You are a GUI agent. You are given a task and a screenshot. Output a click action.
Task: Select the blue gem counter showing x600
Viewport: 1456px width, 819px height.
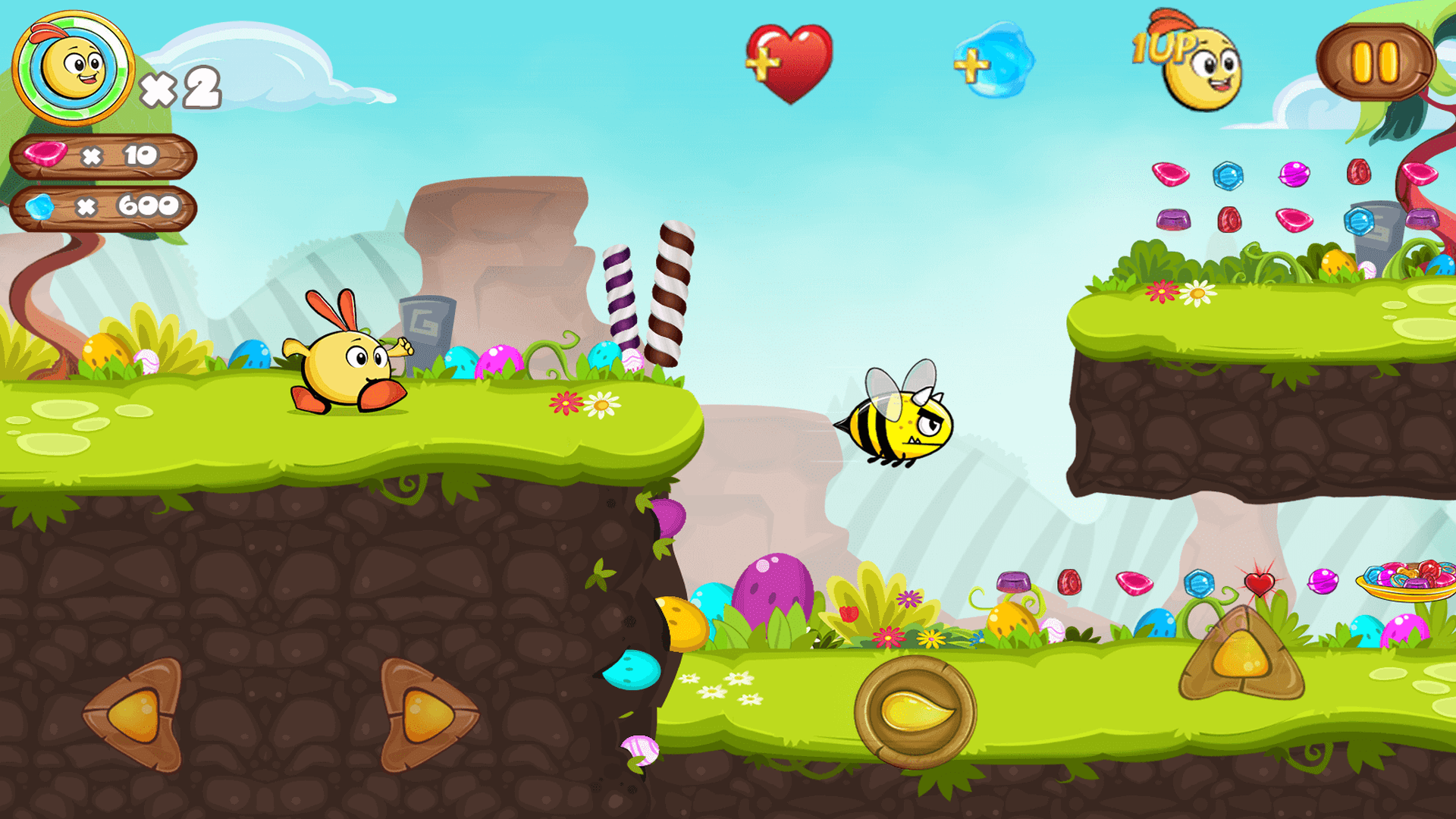point(102,205)
